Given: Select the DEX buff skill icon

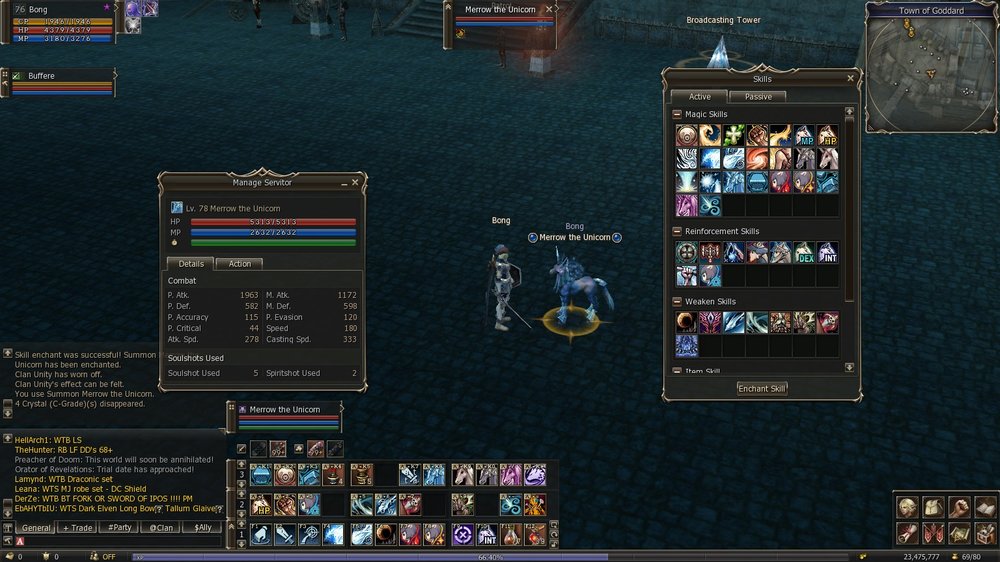Looking at the screenshot, I should pos(804,252).
